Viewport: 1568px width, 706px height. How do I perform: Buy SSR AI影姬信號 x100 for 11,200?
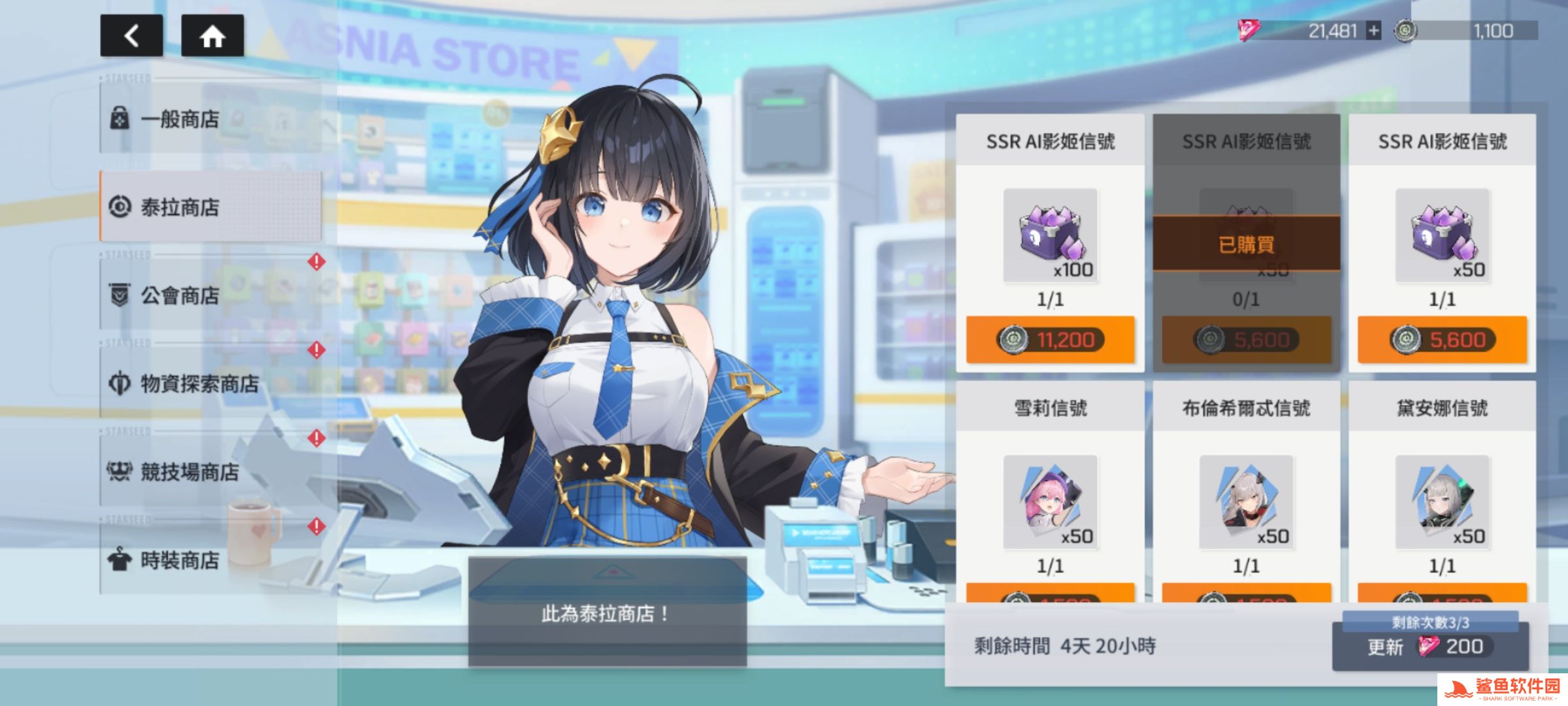[1050, 340]
